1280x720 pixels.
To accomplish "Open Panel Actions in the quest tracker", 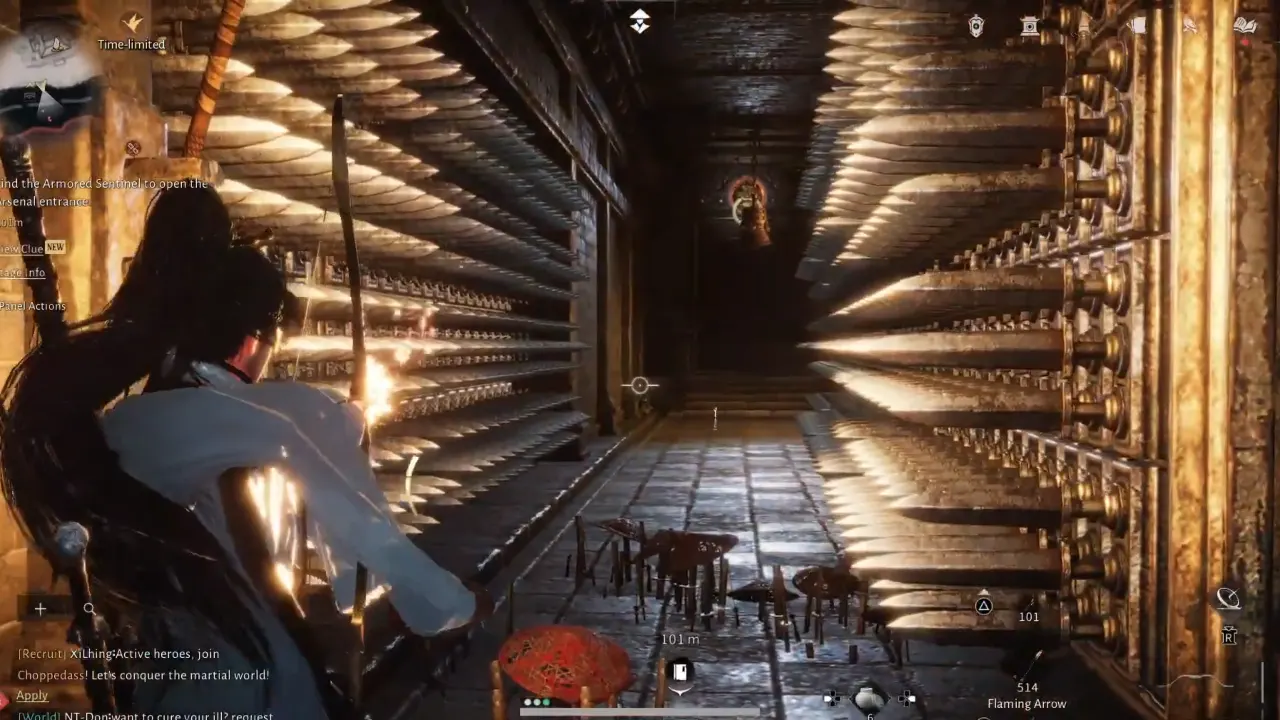I will point(34,305).
